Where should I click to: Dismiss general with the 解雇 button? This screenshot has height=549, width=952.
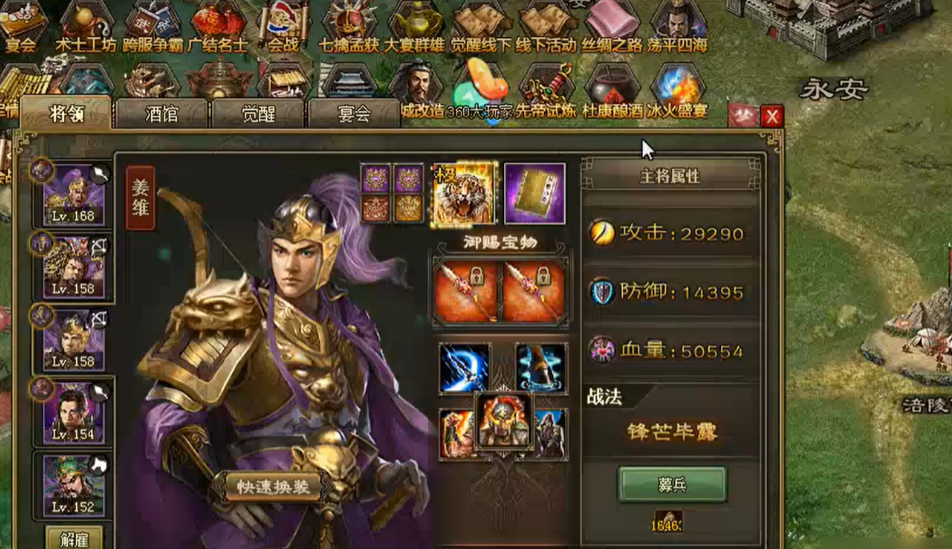pyautogui.click(x=74, y=539)
